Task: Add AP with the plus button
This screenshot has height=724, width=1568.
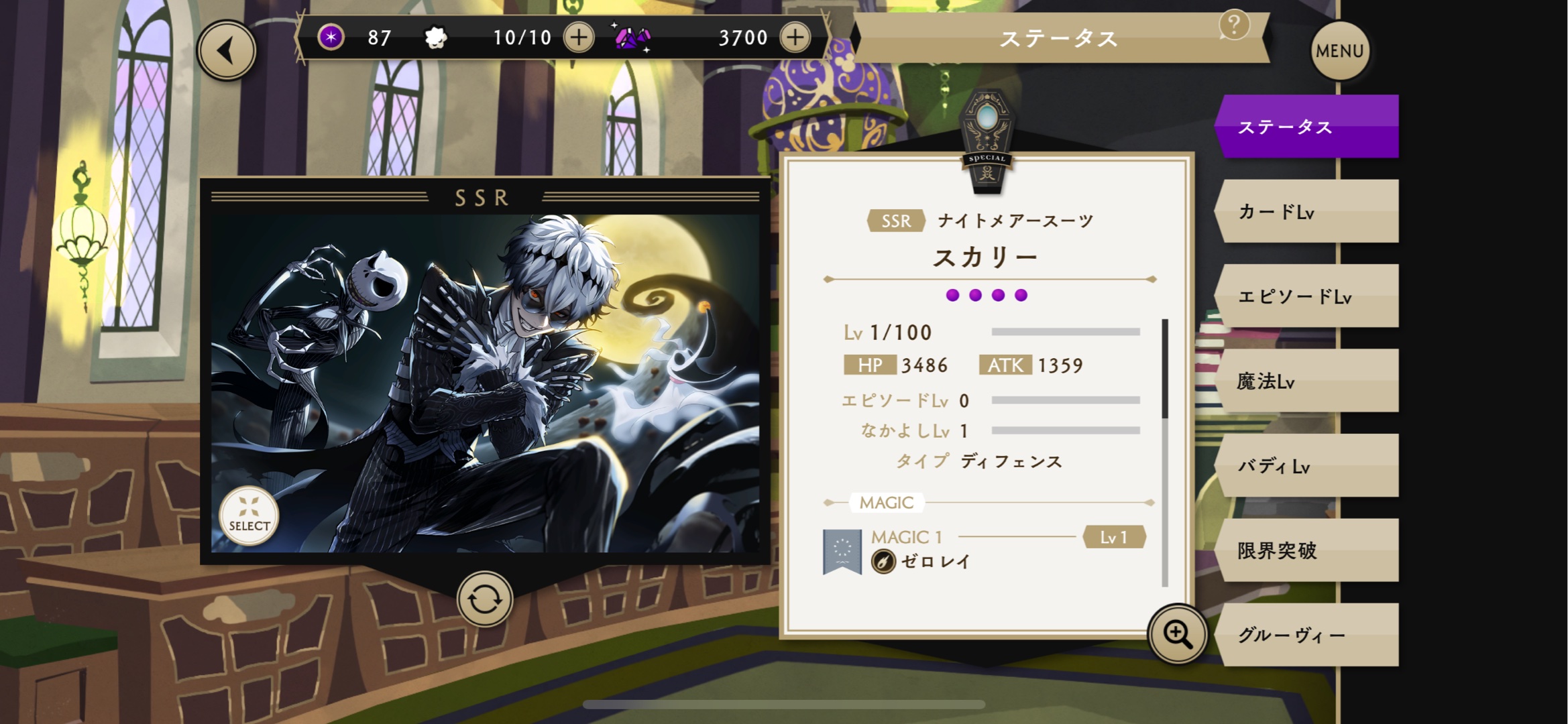Action: [579, 38]
